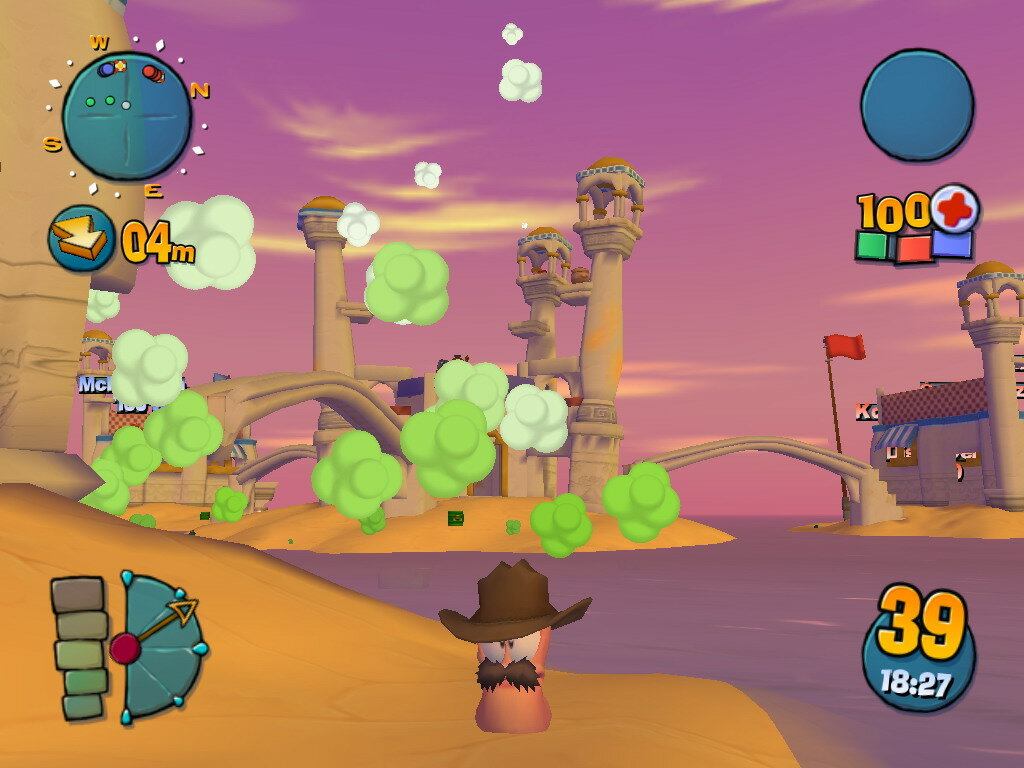Click the red cross team health icon
The width and height of the screenshot is (1024, 768).
point(955,209)
